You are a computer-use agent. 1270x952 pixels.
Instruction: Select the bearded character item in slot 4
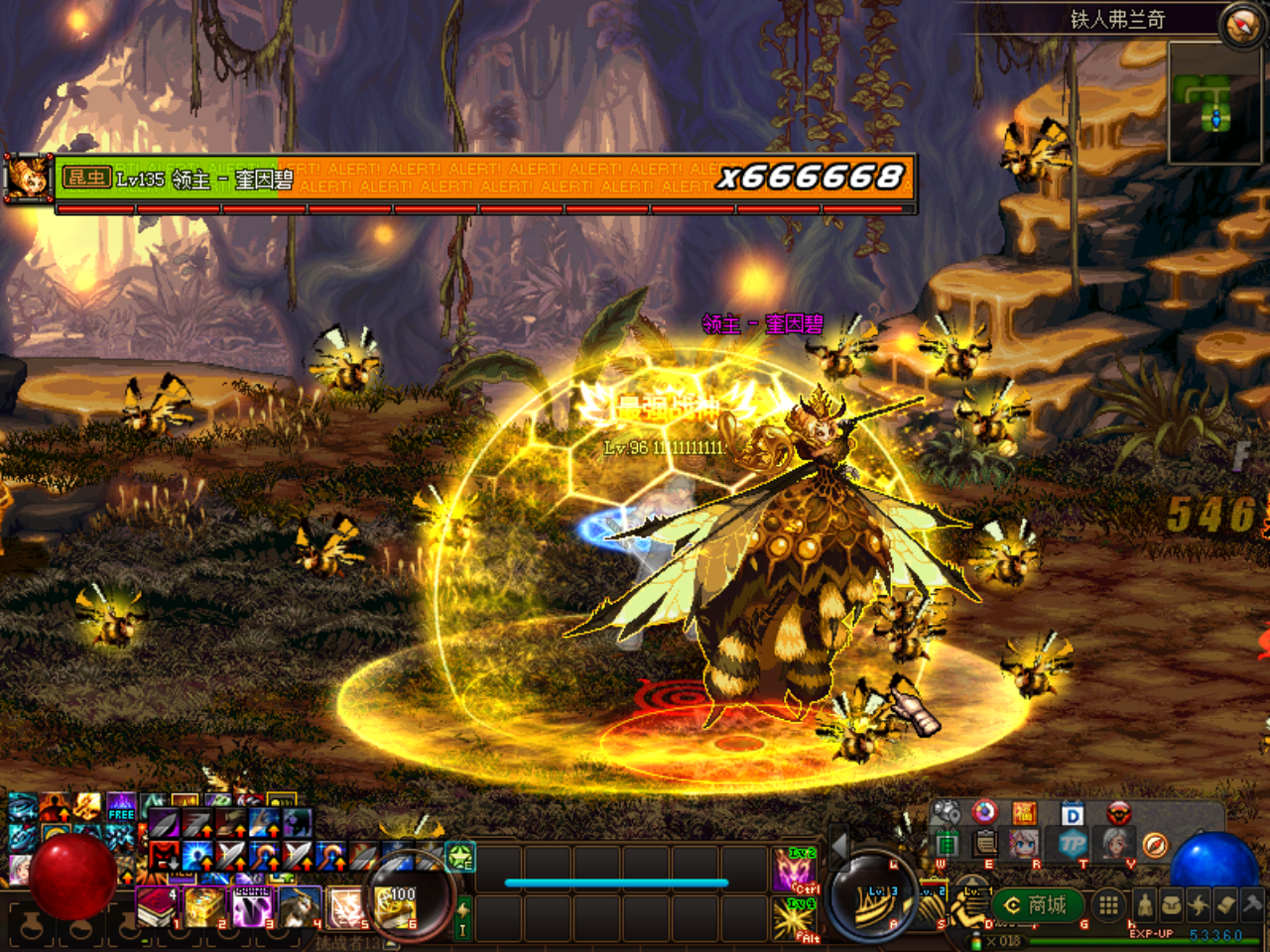(300, 907)
